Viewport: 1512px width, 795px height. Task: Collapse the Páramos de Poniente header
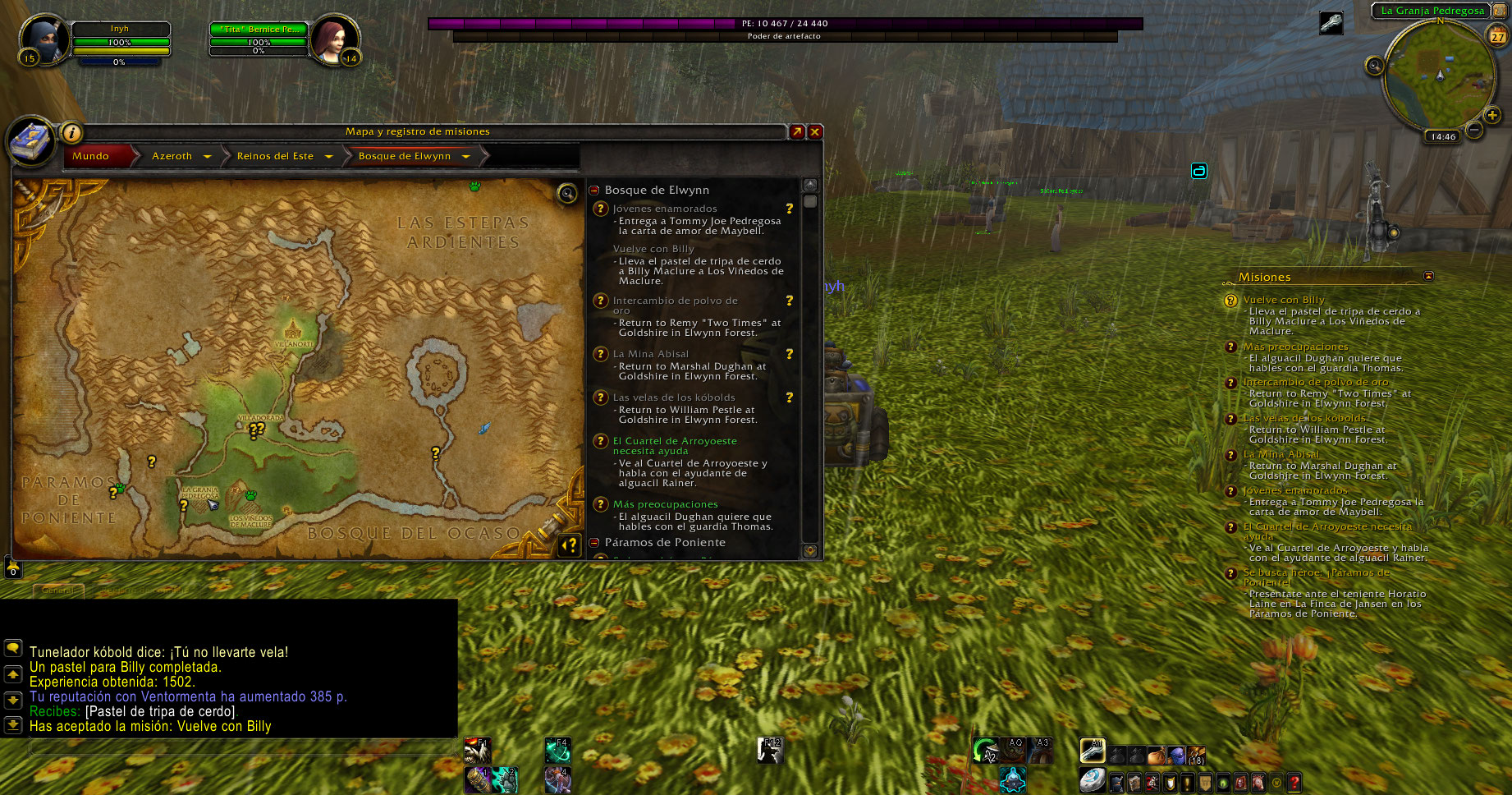tap(594, 542)
